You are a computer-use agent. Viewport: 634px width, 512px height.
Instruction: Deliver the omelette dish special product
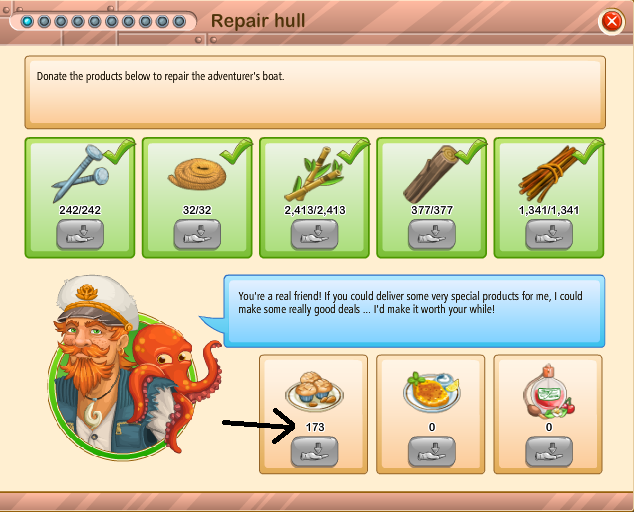pos(432,452)
